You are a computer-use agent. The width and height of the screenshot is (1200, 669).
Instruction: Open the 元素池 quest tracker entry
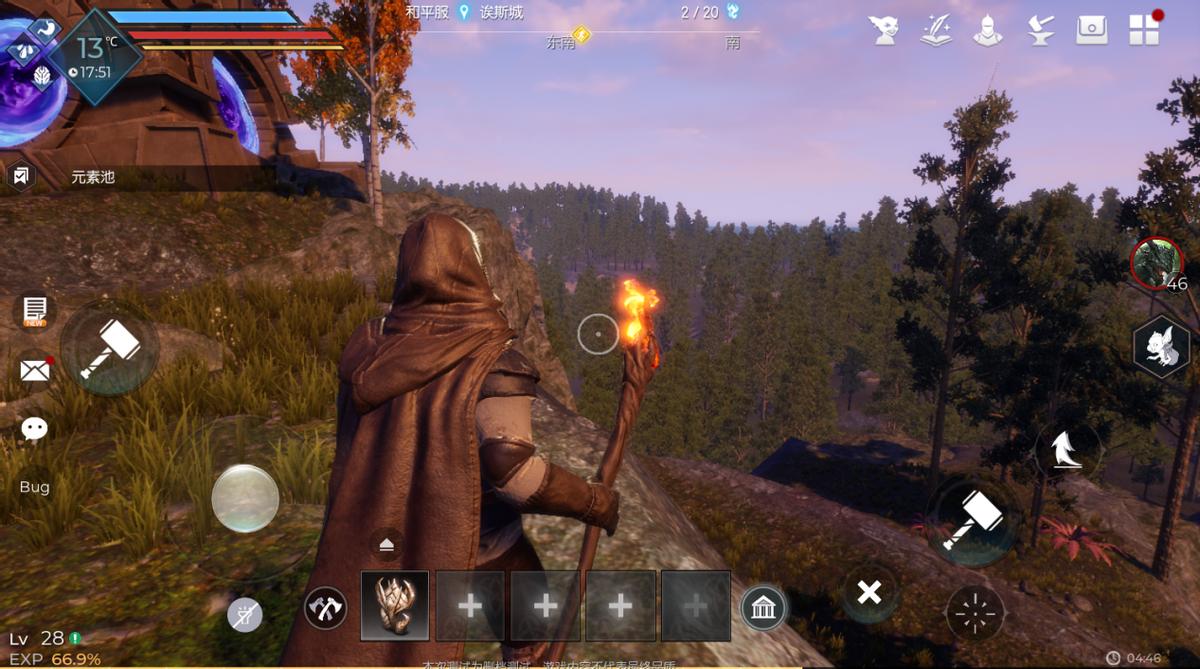[x=92, y=178]
